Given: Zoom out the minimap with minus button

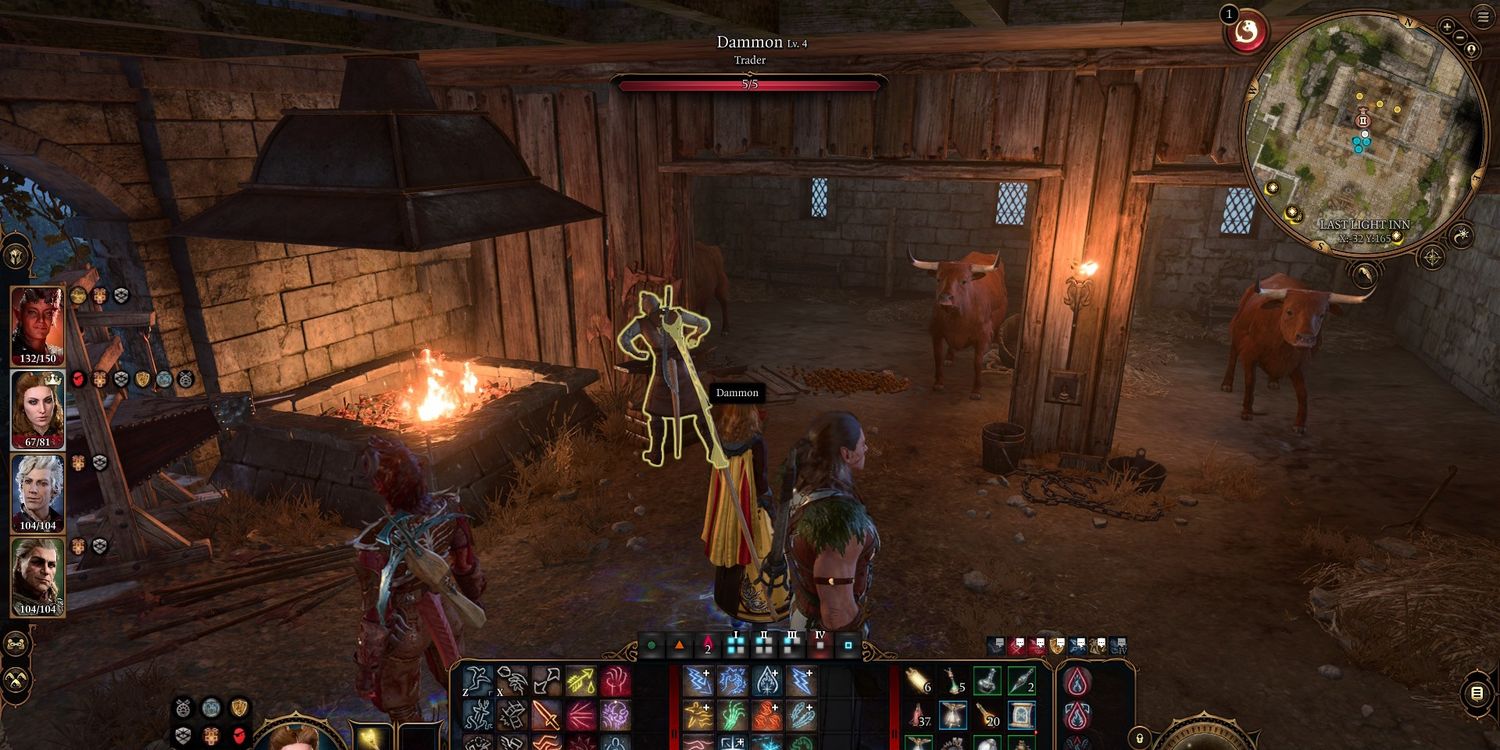Looking at the screenshot, I should pyautogui.click(x=1462, y=39).
